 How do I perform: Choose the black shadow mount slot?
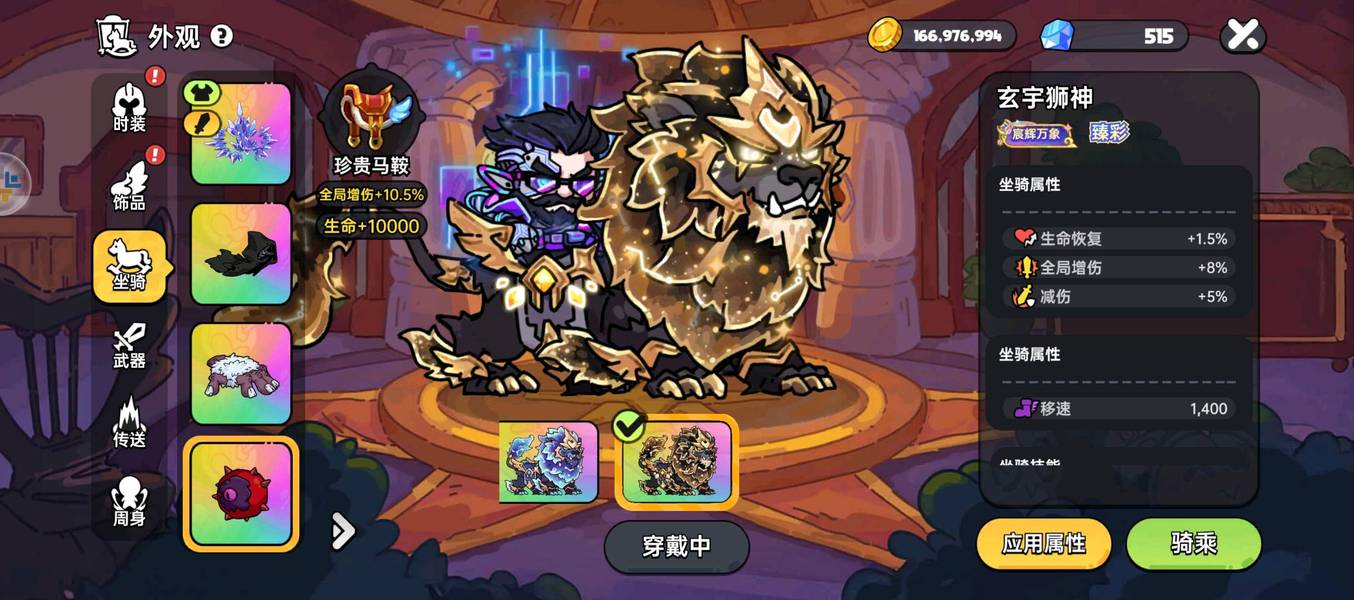pos(241,254)
